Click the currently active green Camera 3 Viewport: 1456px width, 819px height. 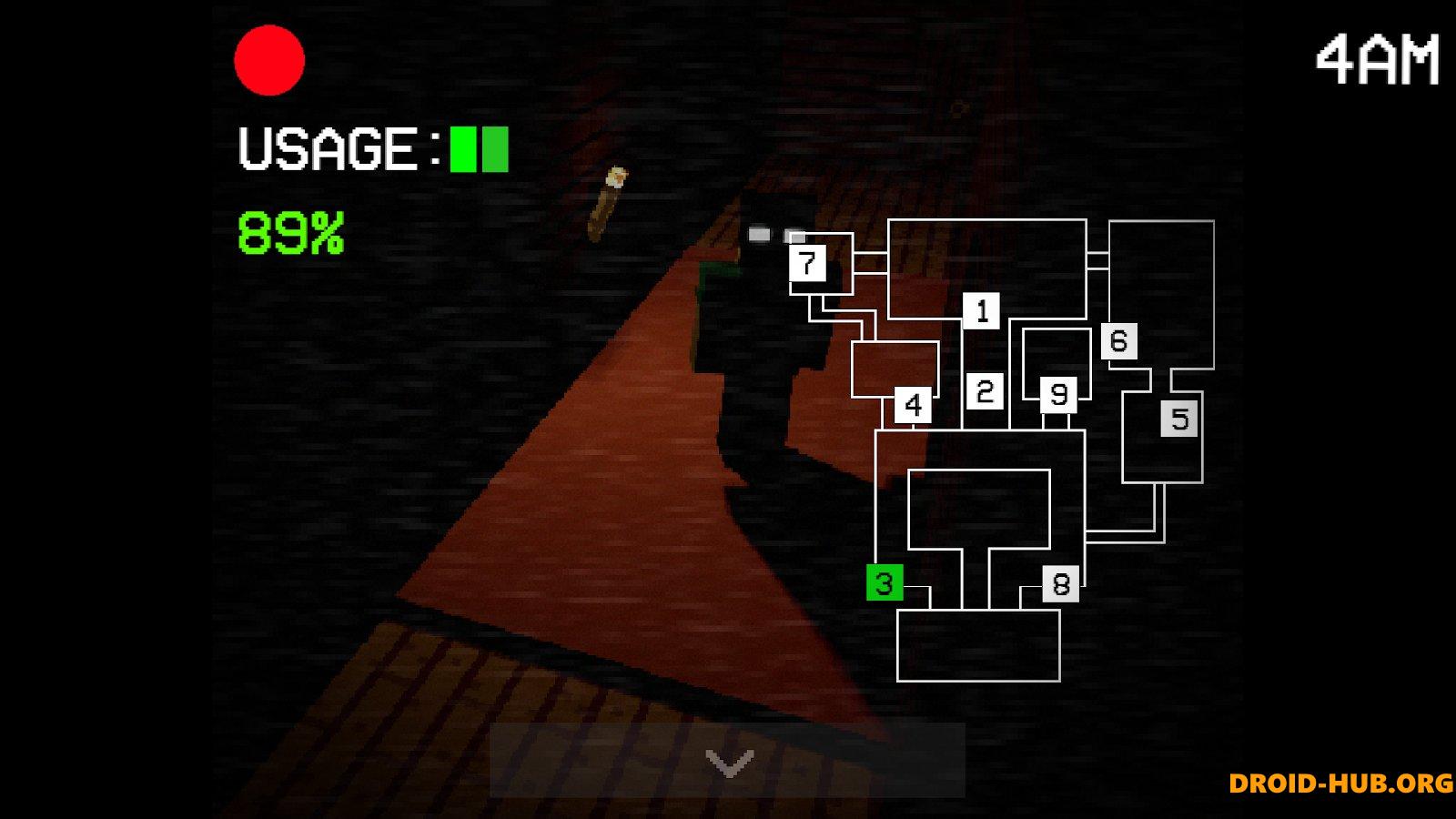pos(881,582)
